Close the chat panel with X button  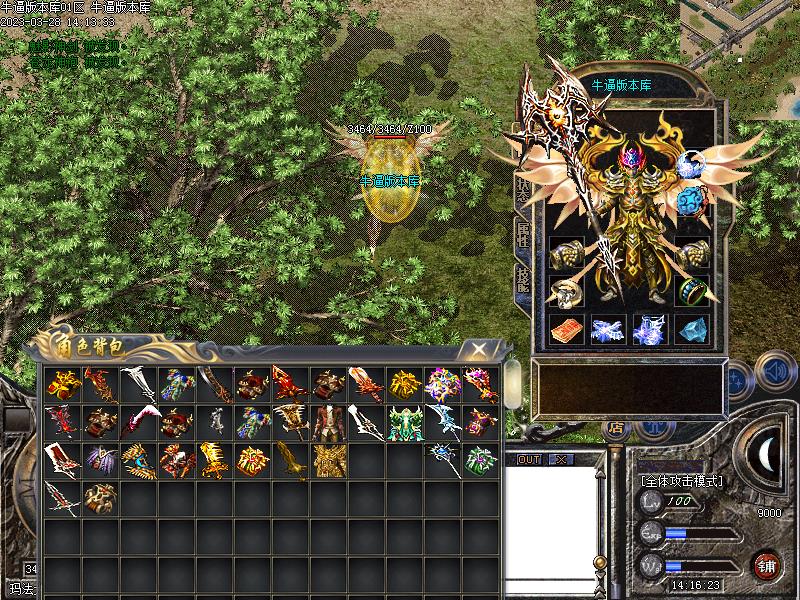[560, 459]
